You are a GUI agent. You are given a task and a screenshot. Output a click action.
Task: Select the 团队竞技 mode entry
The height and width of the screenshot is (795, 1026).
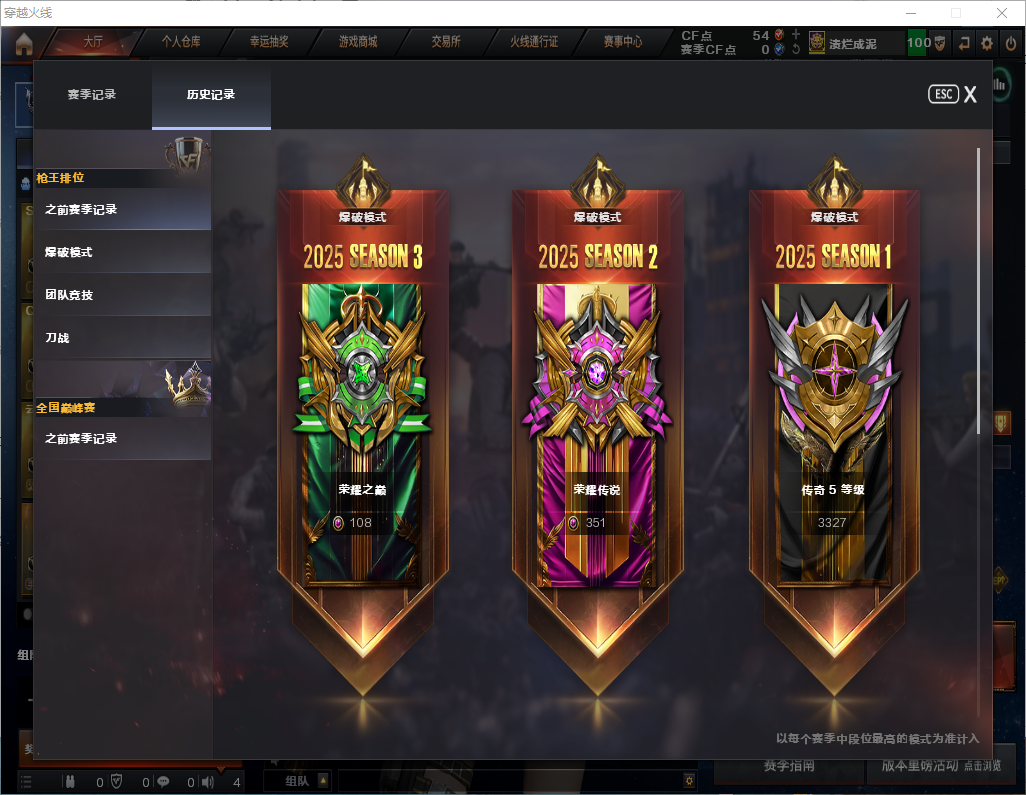pyautogui.click(x=122, y=295)
